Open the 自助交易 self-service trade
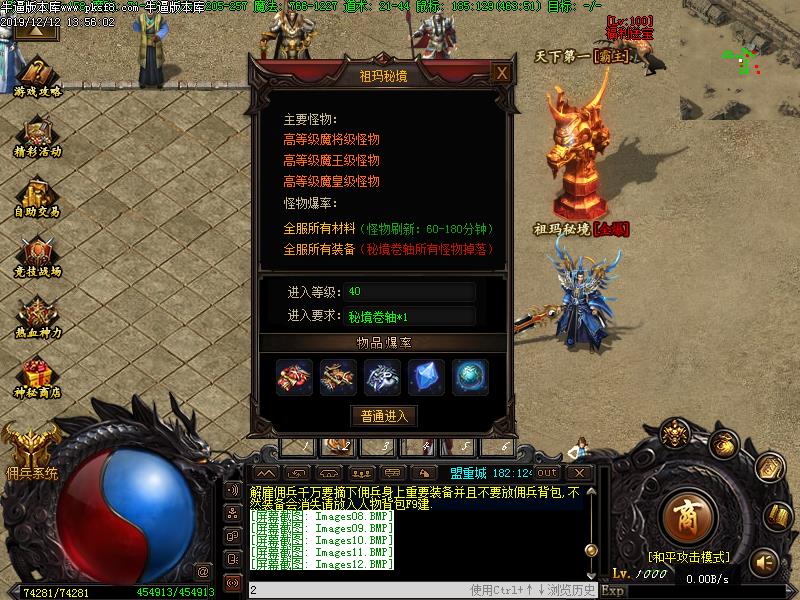 (38, 196)
